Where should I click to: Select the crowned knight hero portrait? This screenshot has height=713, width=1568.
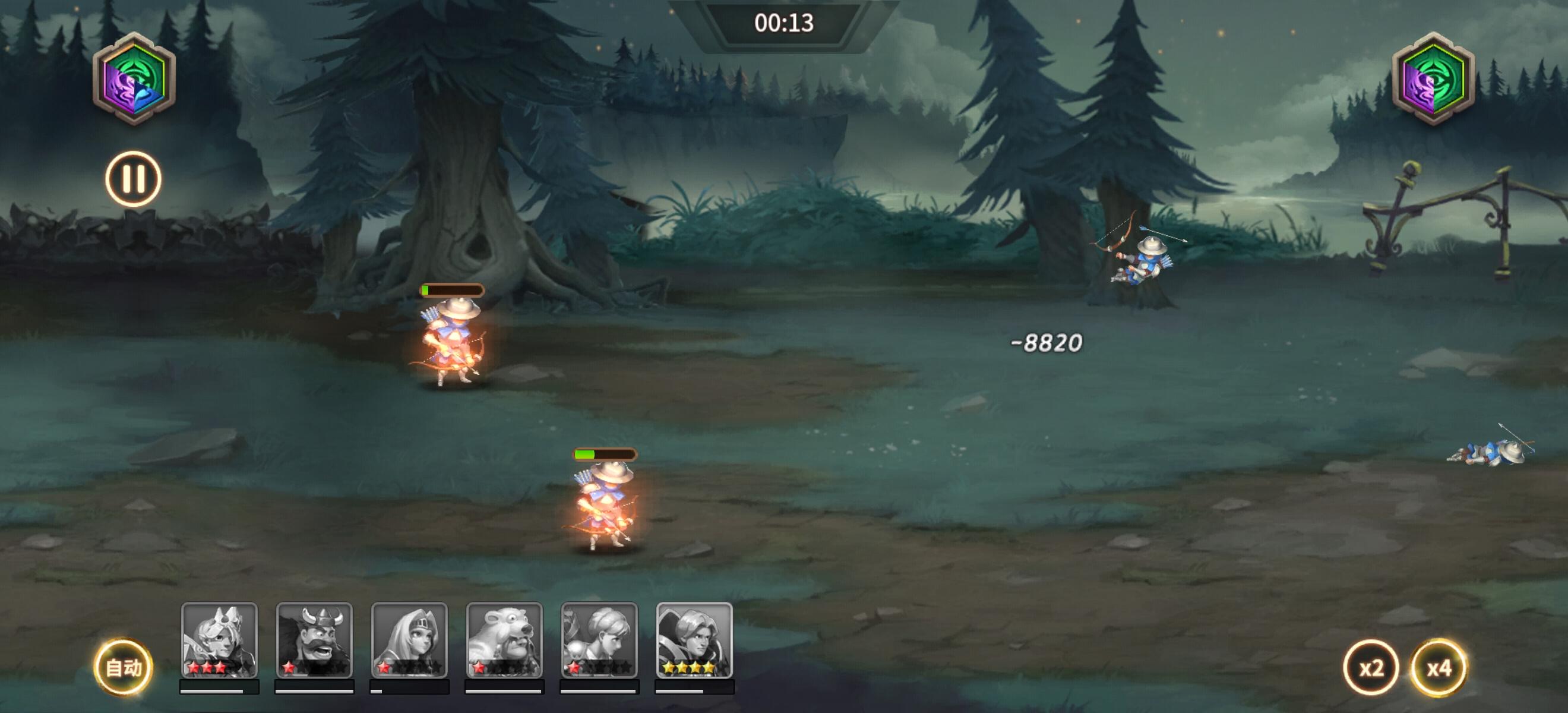[219, 639]
